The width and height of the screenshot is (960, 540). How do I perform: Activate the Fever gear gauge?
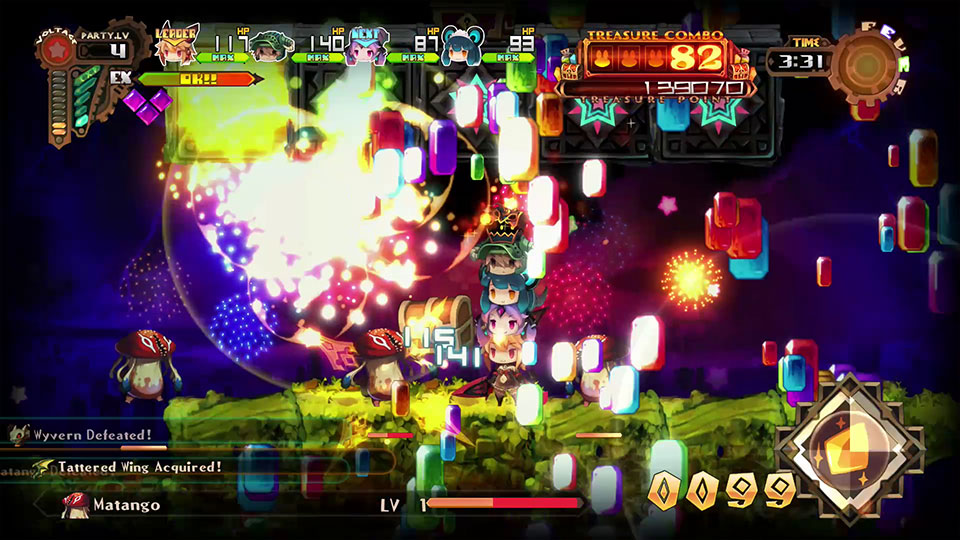[867, 62]
